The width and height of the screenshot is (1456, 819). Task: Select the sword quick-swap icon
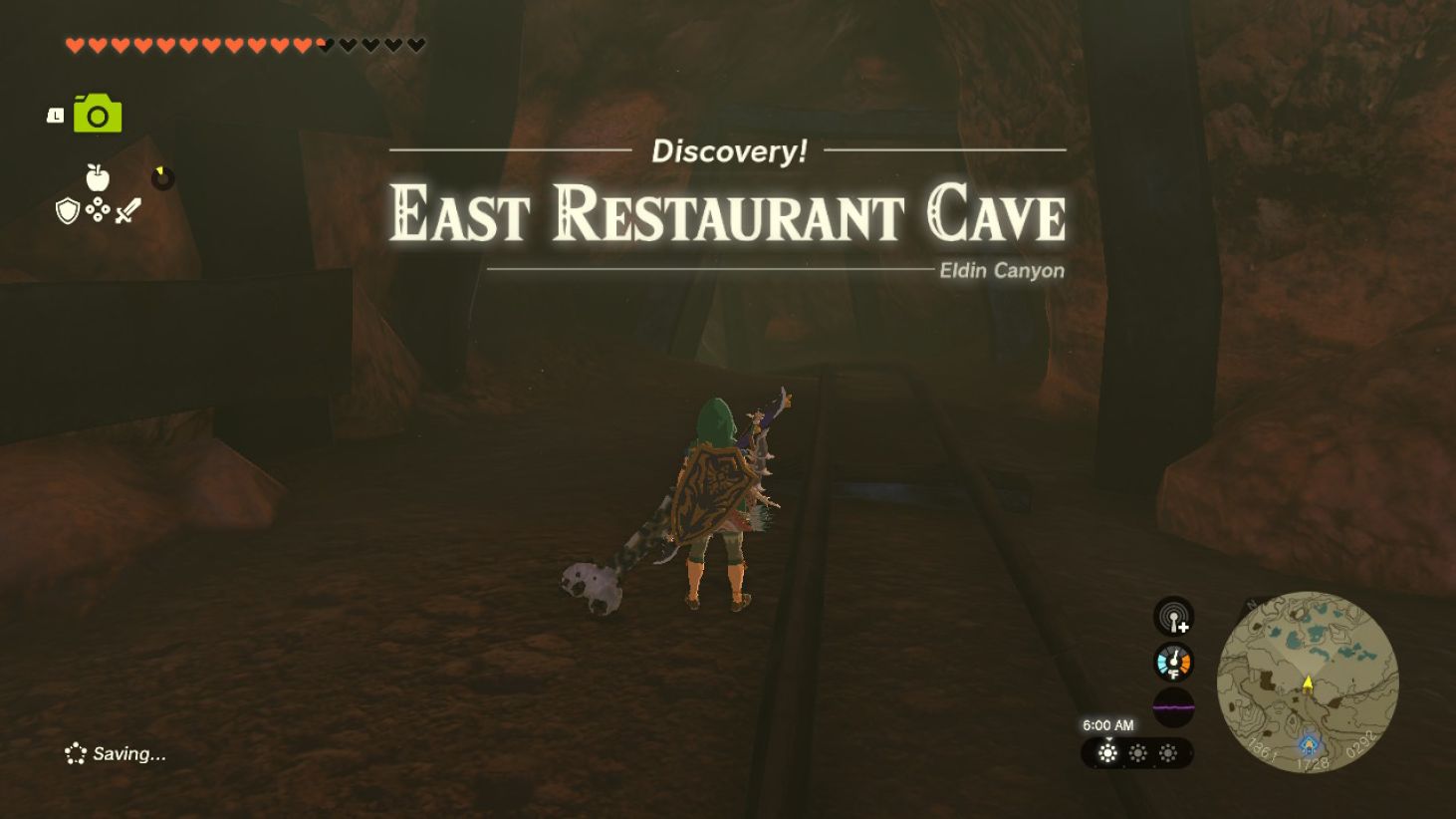(x=129, y=209)
